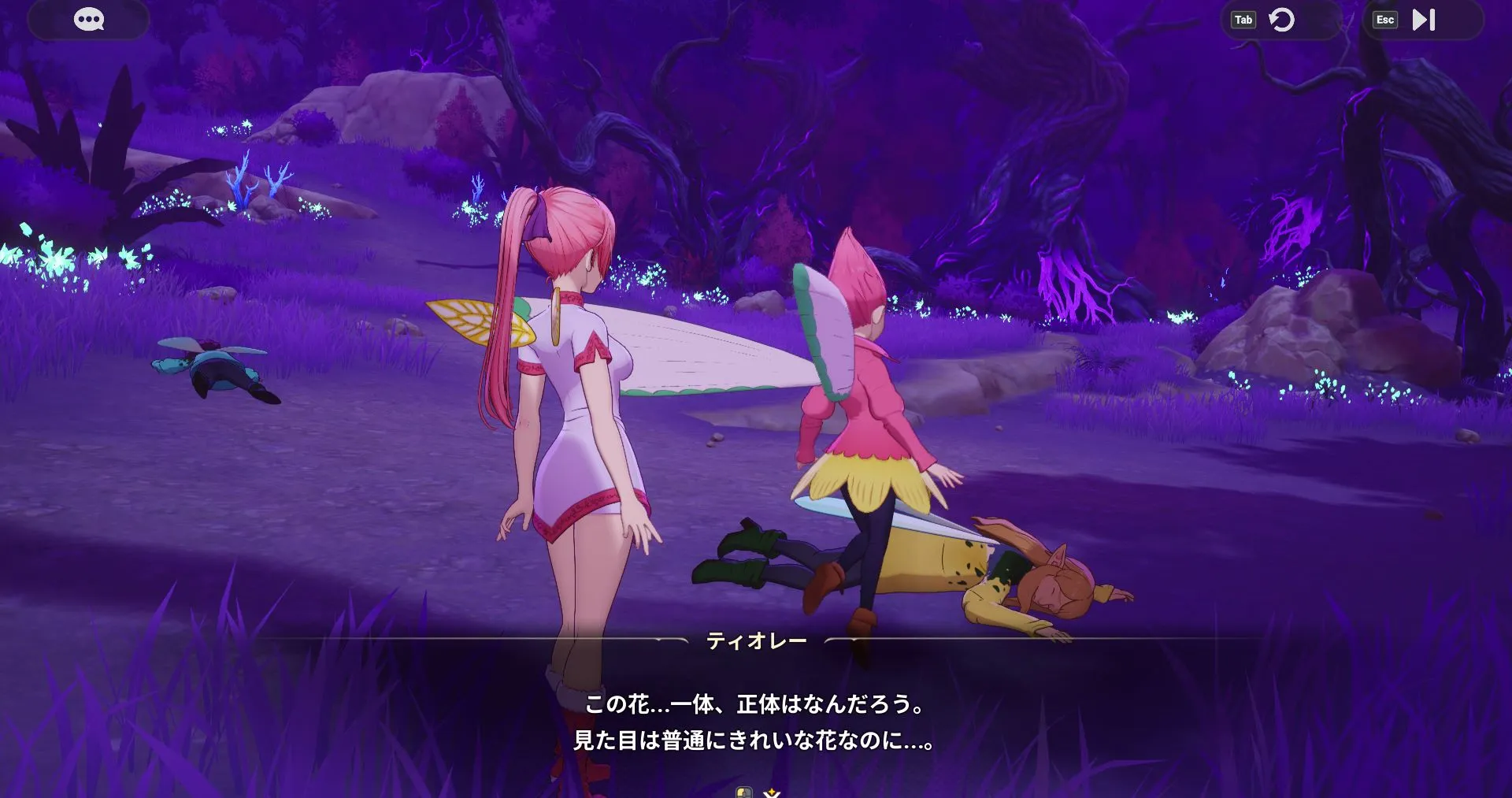
Task: Click the Esc key badge
Action: pyautogui.click(x=1385, y=19)
